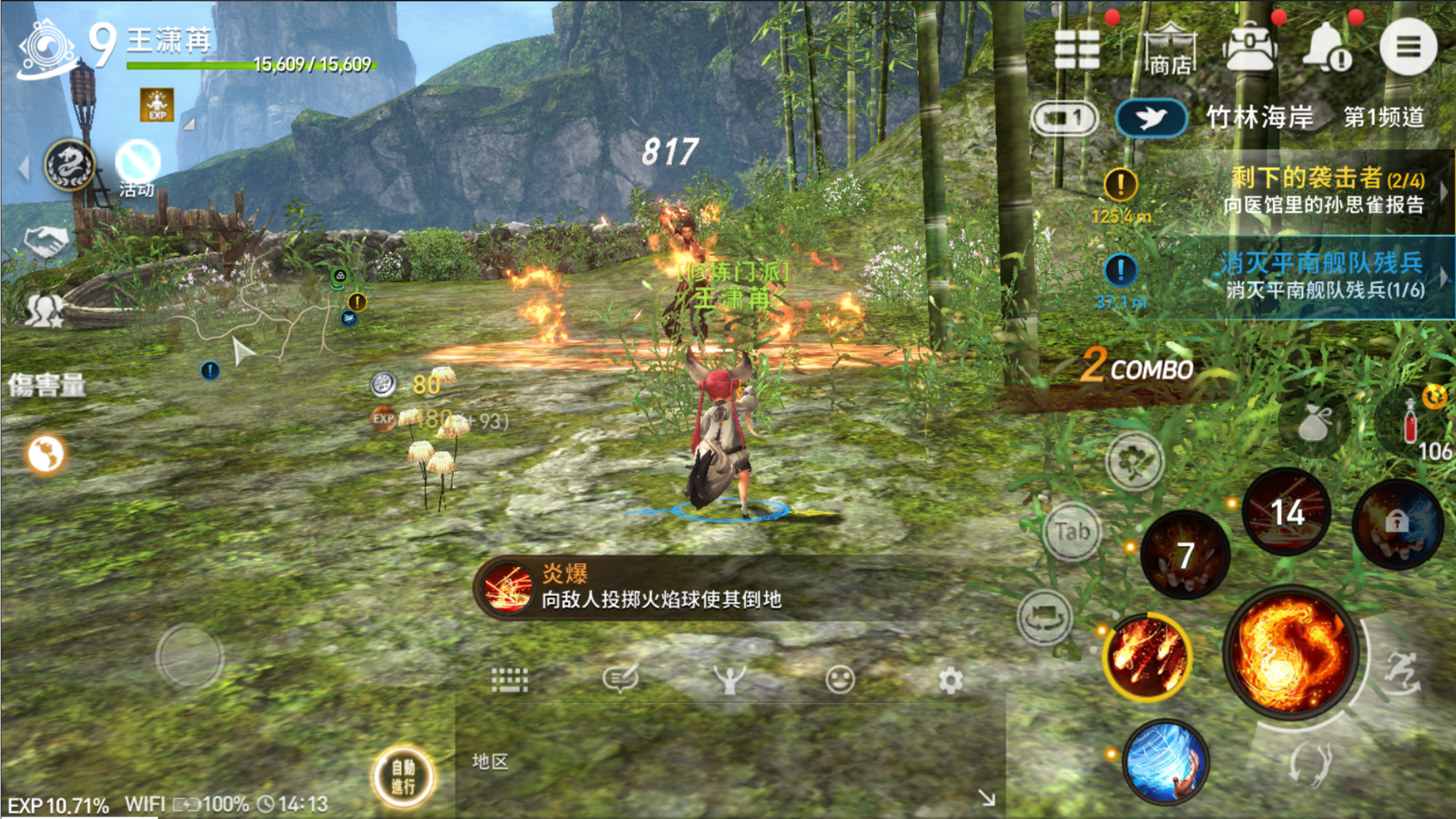Open the orange globe world icon
This screenshot has width=1456, height=819.
coord(45,454)
